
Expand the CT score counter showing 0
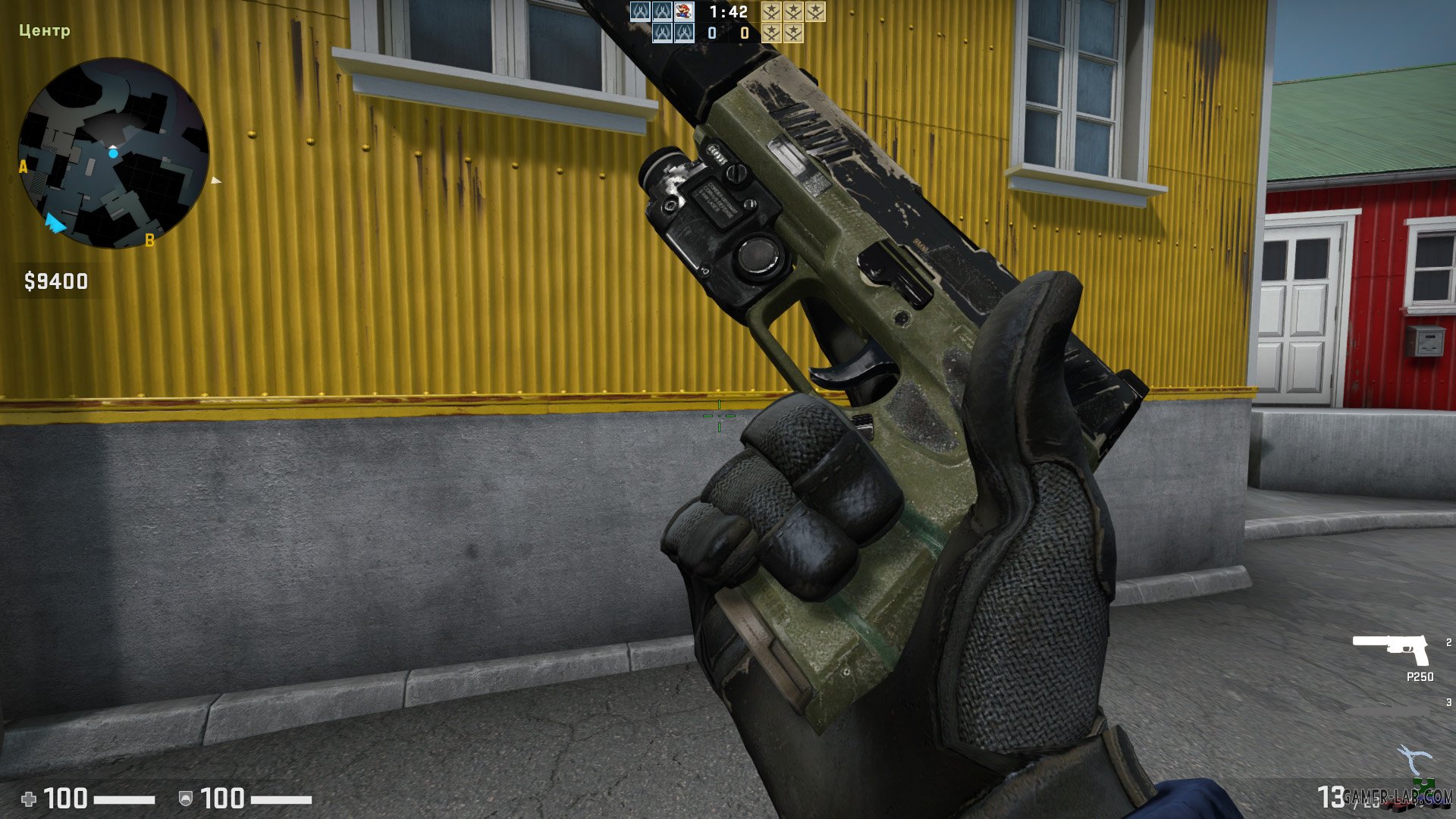[712, 34]
